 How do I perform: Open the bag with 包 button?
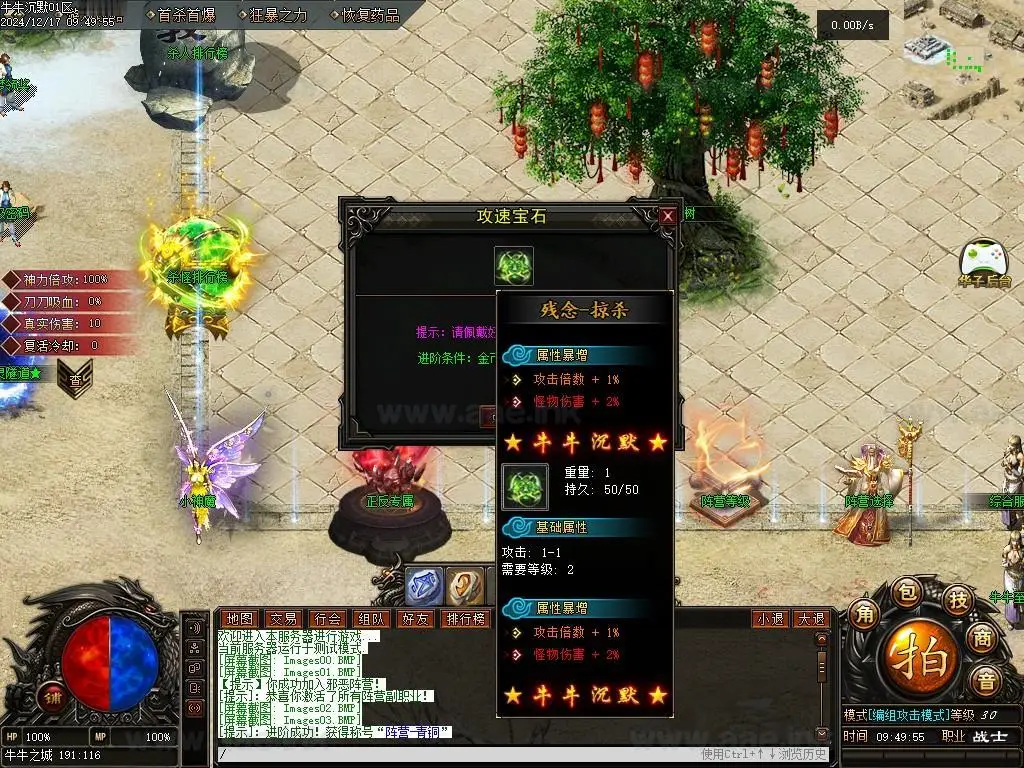point(907,591)
